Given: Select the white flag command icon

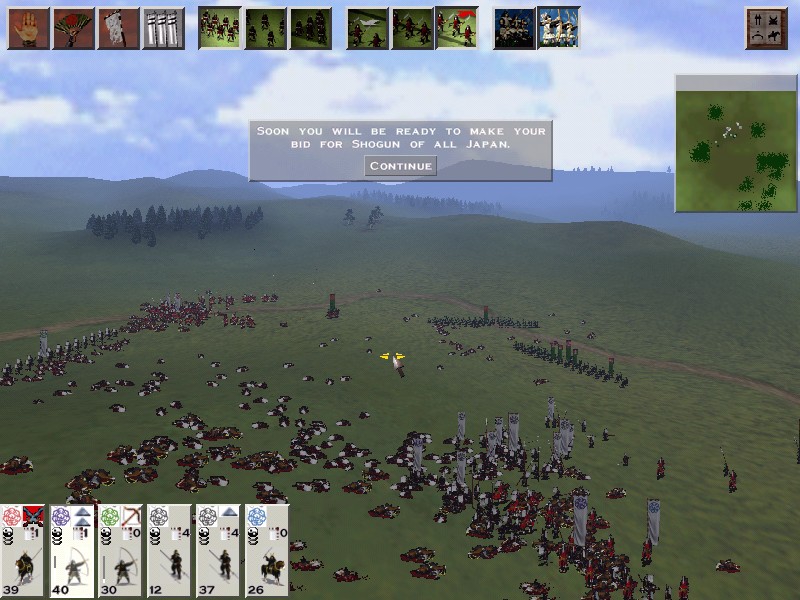Looking at the screenshot, I should tap(118, 28).
